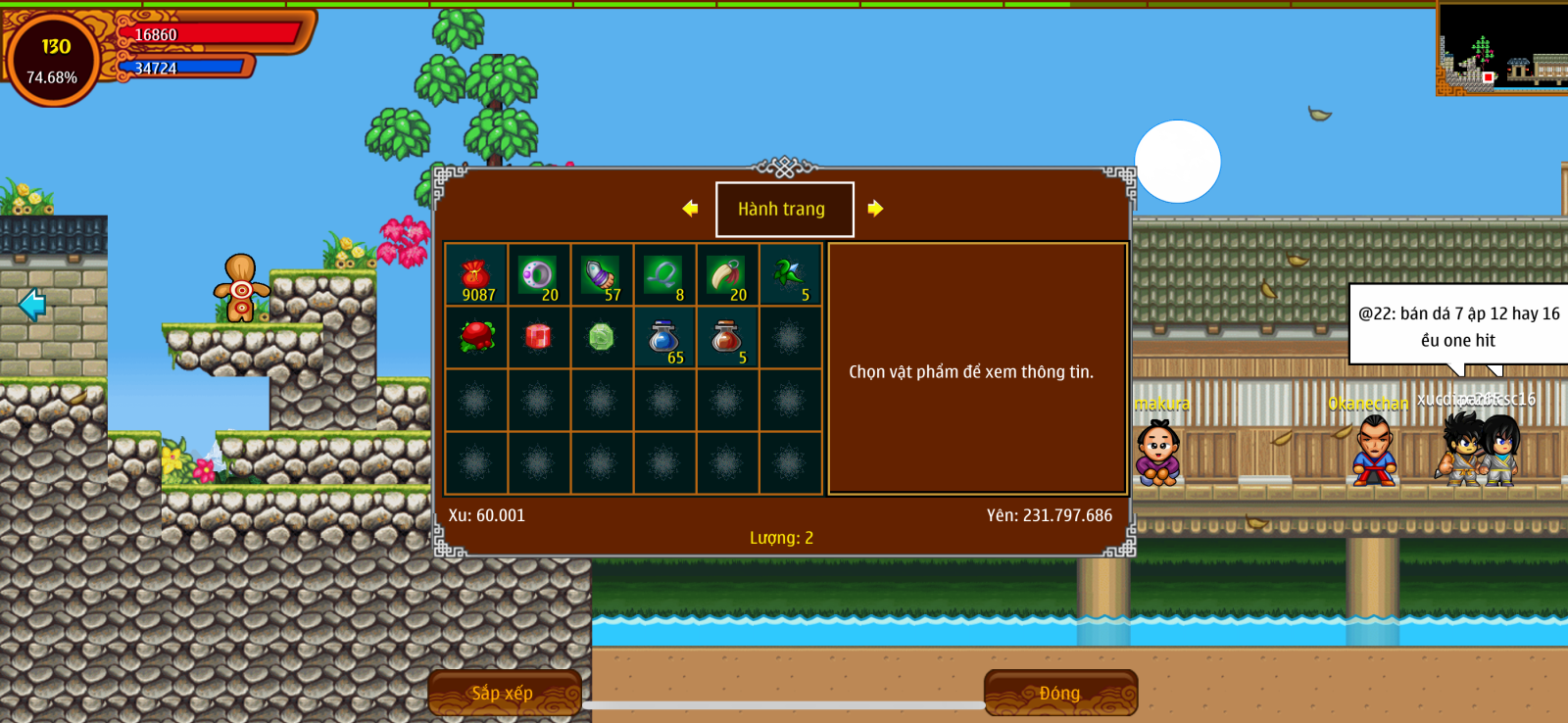
Task: Click the Sắp xếp sort button
Action: coord(504,693)
